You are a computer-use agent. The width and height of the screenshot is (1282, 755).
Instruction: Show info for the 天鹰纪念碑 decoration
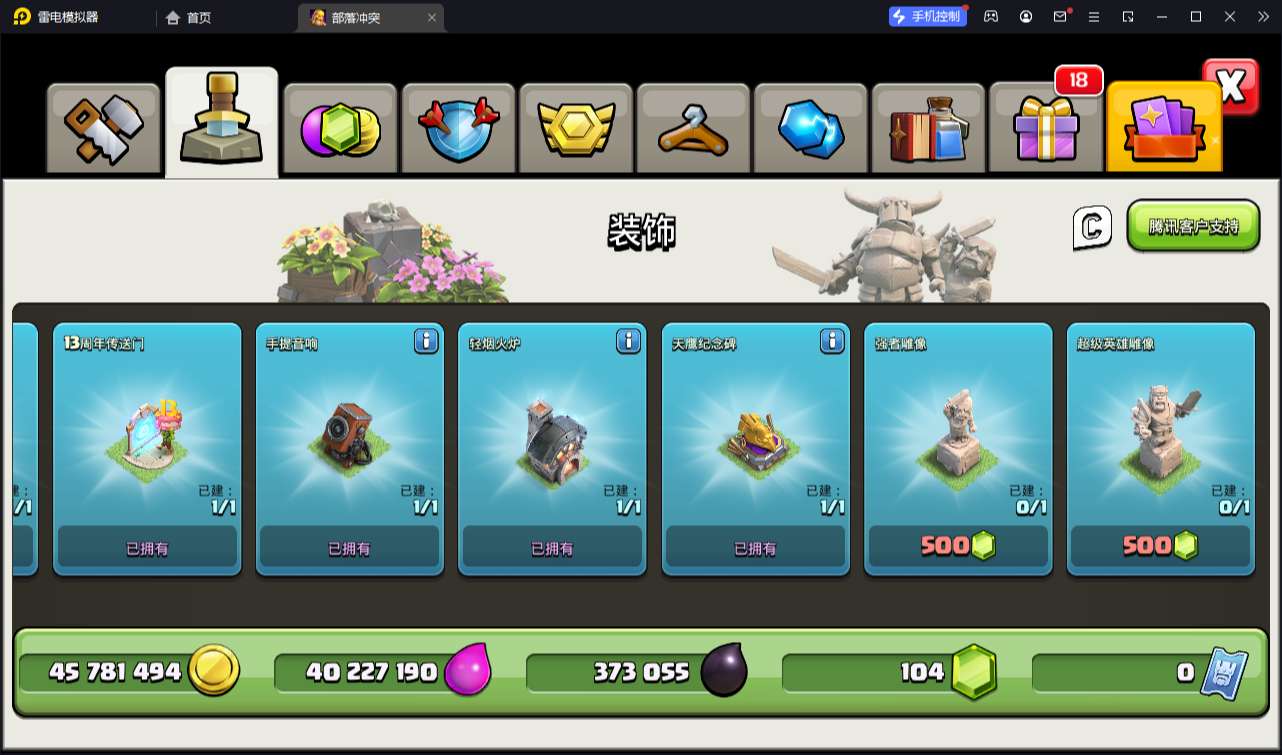(832, 342)
